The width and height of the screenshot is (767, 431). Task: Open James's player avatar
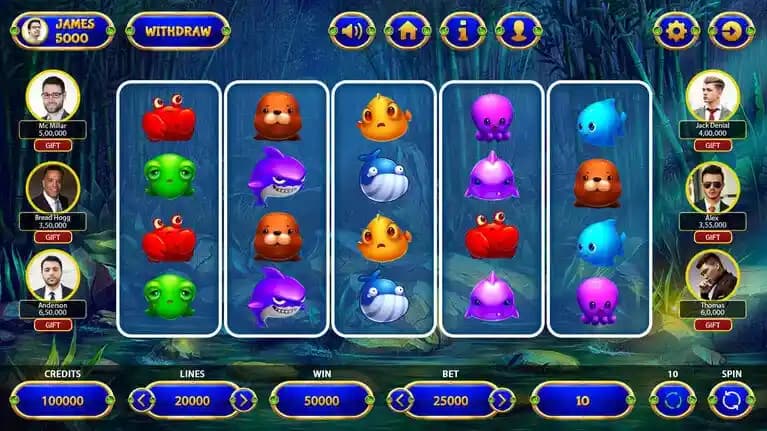point(36,31)
